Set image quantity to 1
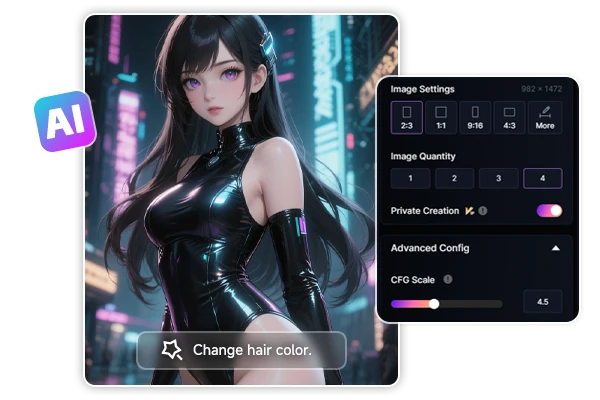The width and height of the screenshot is (600, 400). (411, 179)
